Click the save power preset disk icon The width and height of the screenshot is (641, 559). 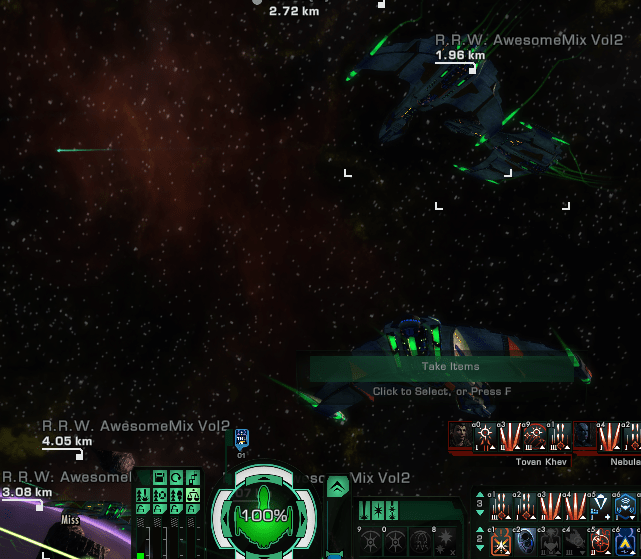pyautogui.click(x=158, y=477)
